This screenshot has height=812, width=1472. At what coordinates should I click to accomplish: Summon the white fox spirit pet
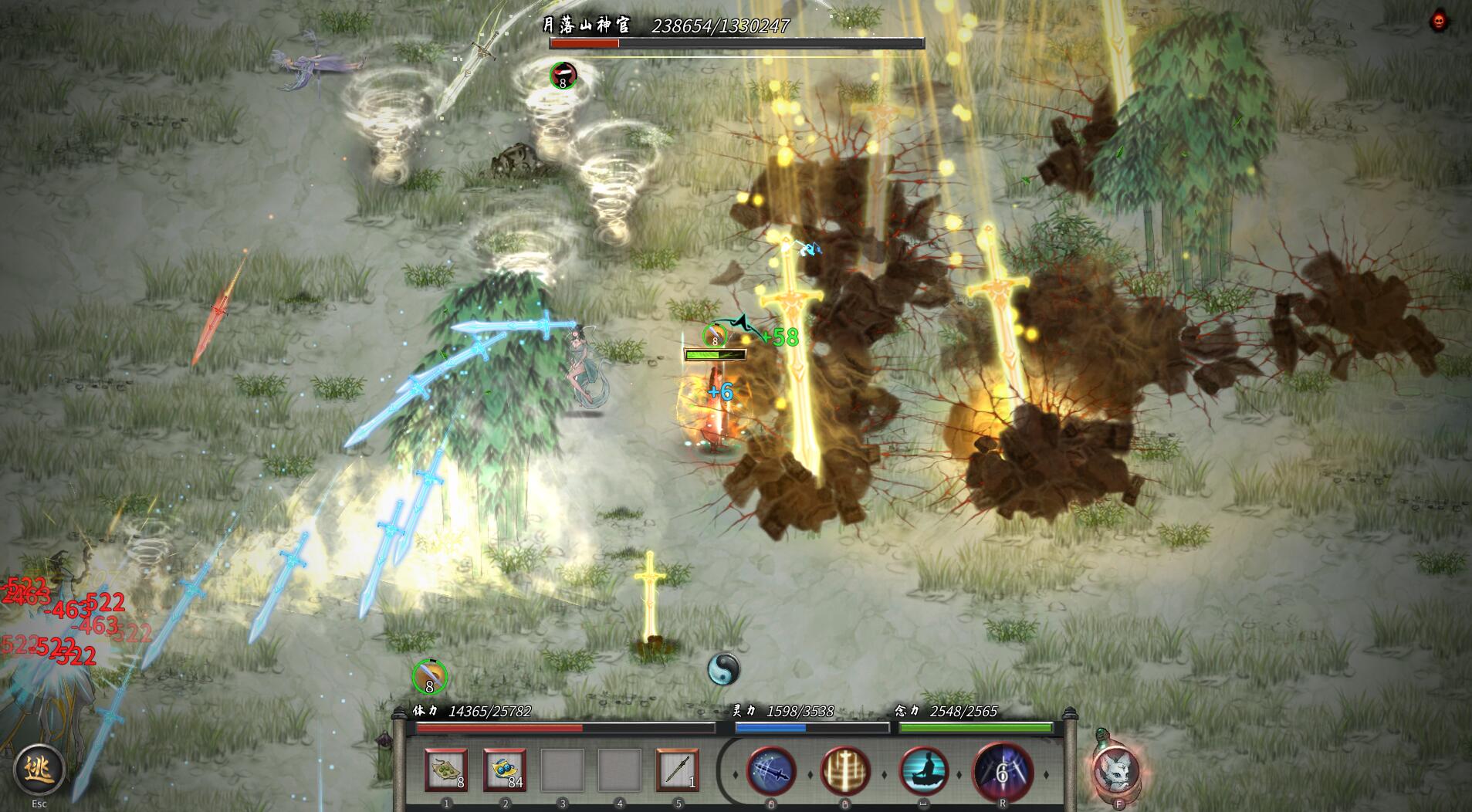[x=1115, y=770]
